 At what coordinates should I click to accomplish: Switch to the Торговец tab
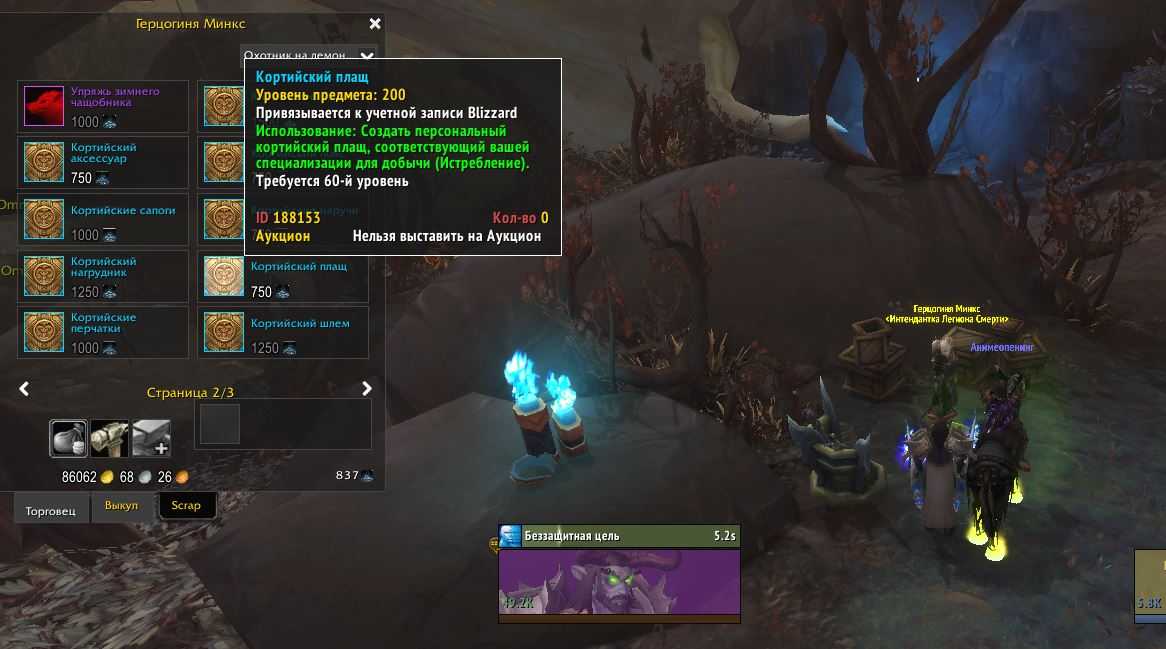click(50, 506)
